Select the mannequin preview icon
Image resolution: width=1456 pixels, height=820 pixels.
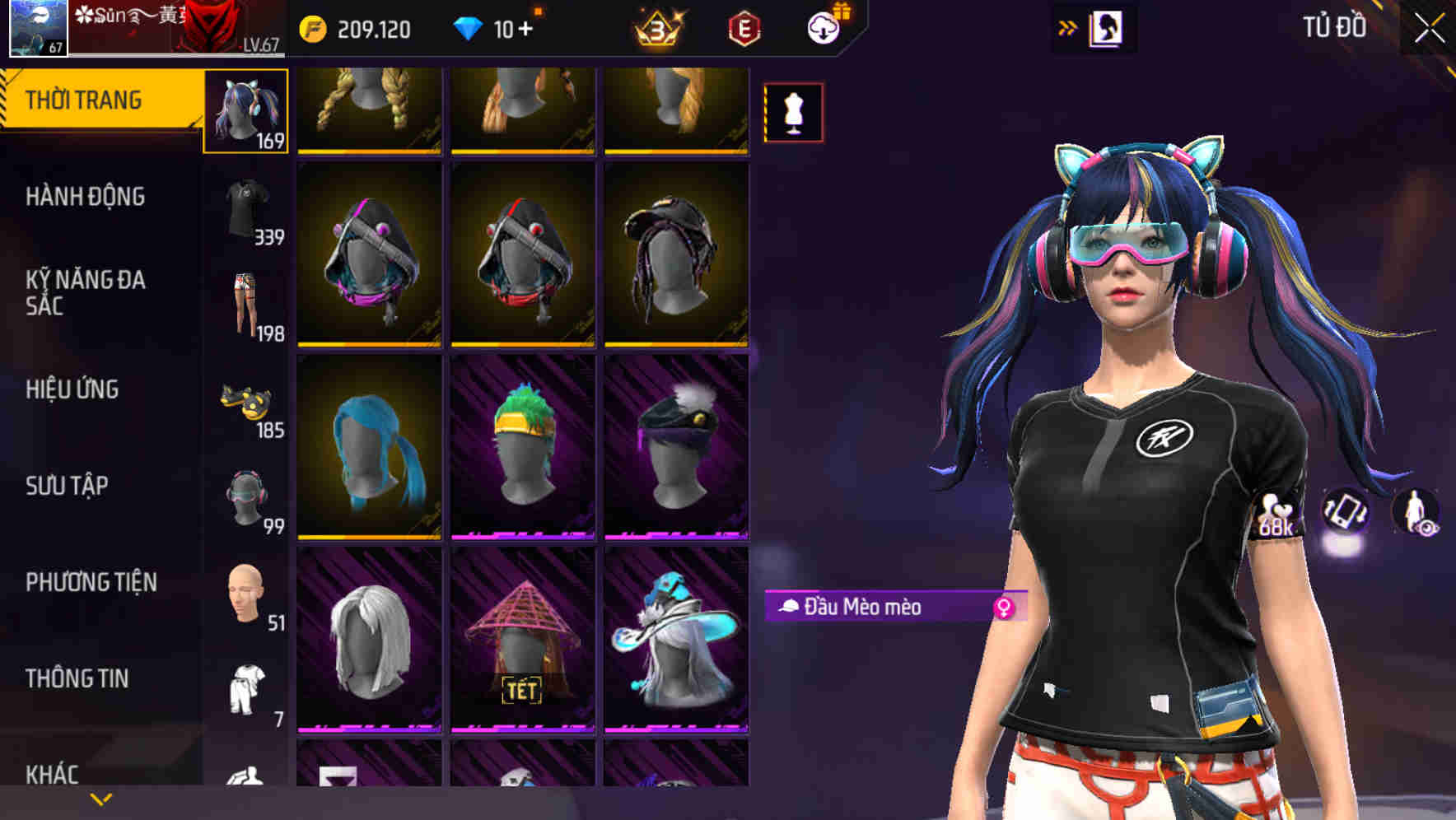click(x=793, y=110)
